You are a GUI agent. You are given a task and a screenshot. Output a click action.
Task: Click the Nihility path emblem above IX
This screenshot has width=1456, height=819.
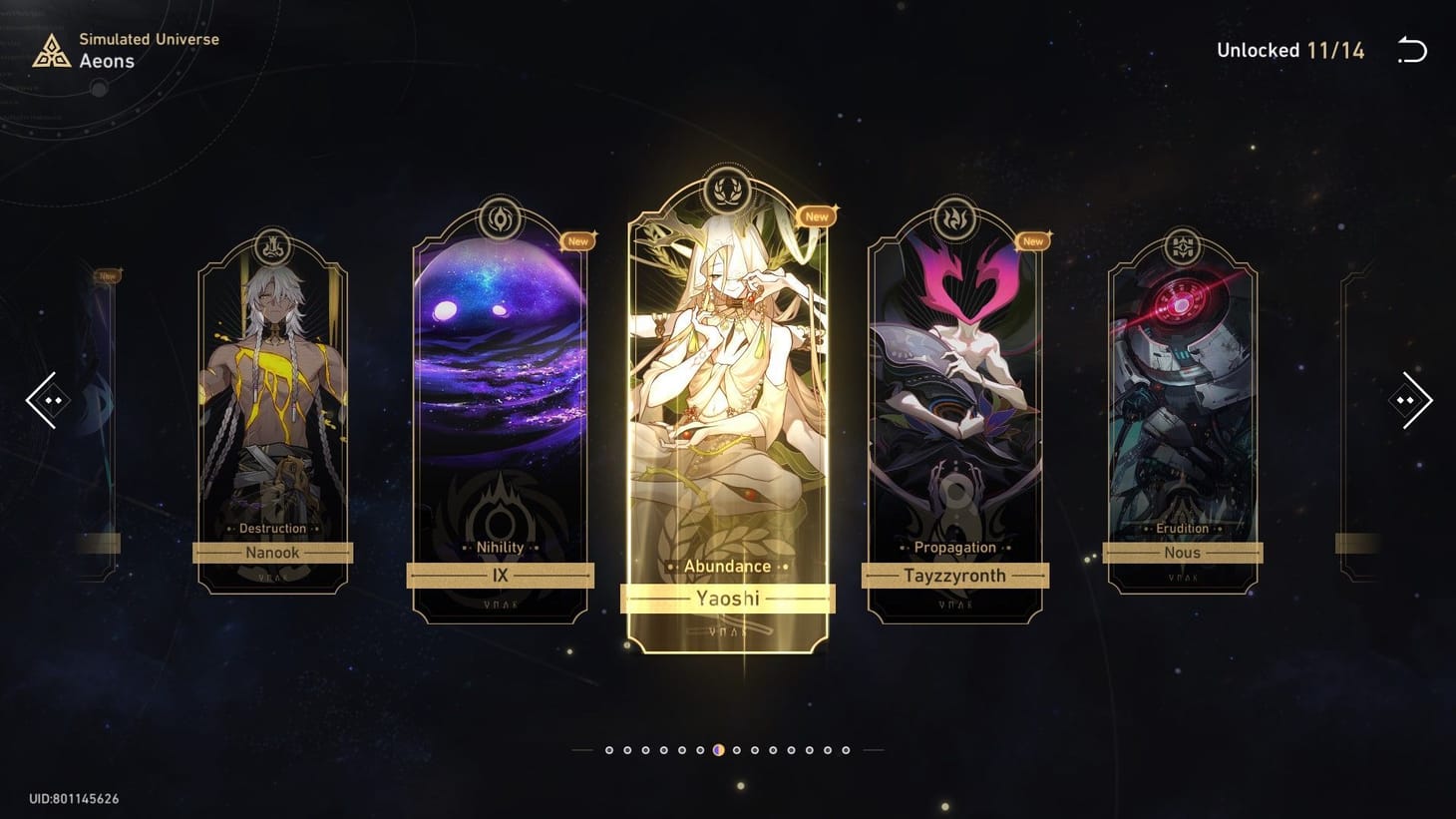[499, 221]
